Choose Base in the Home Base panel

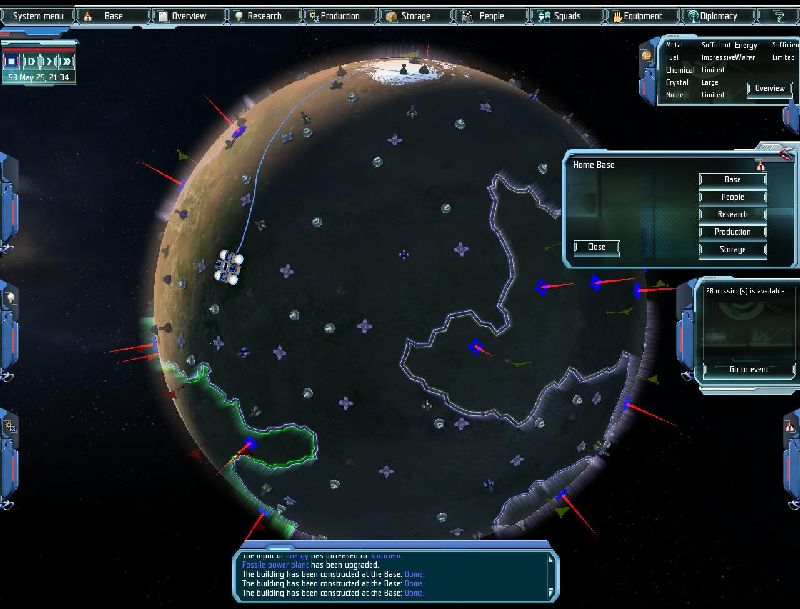point(732,180)
